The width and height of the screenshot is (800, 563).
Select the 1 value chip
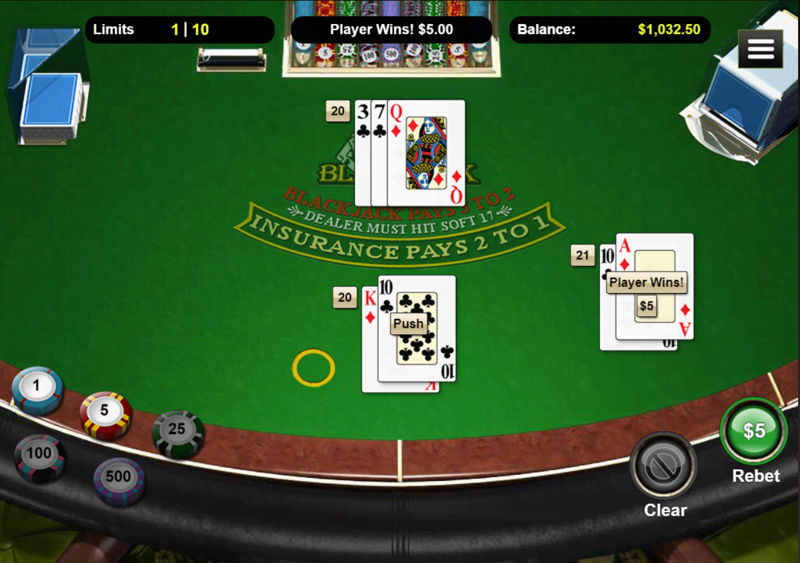pos(38,387)
